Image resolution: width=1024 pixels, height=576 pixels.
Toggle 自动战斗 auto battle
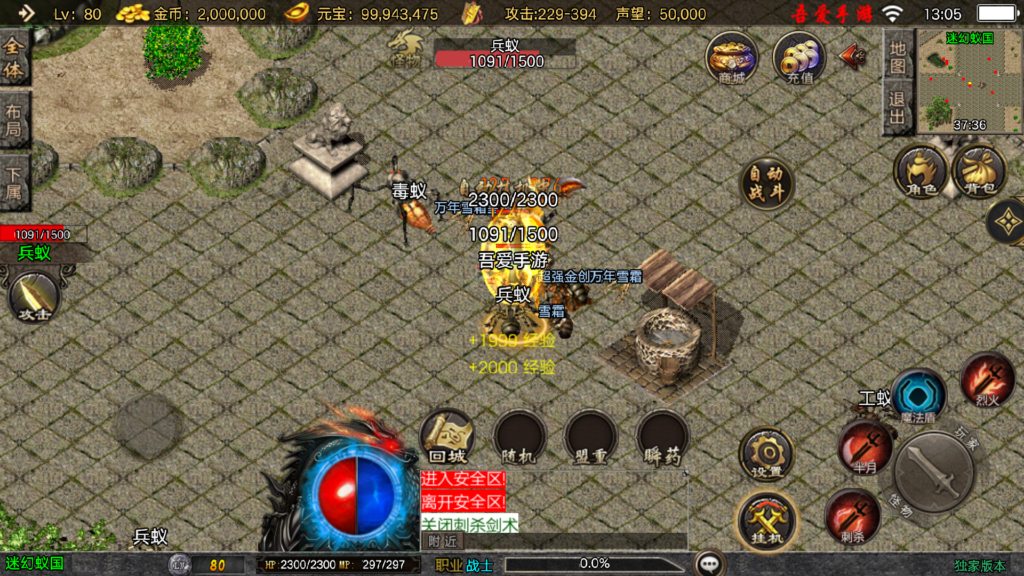767,183
